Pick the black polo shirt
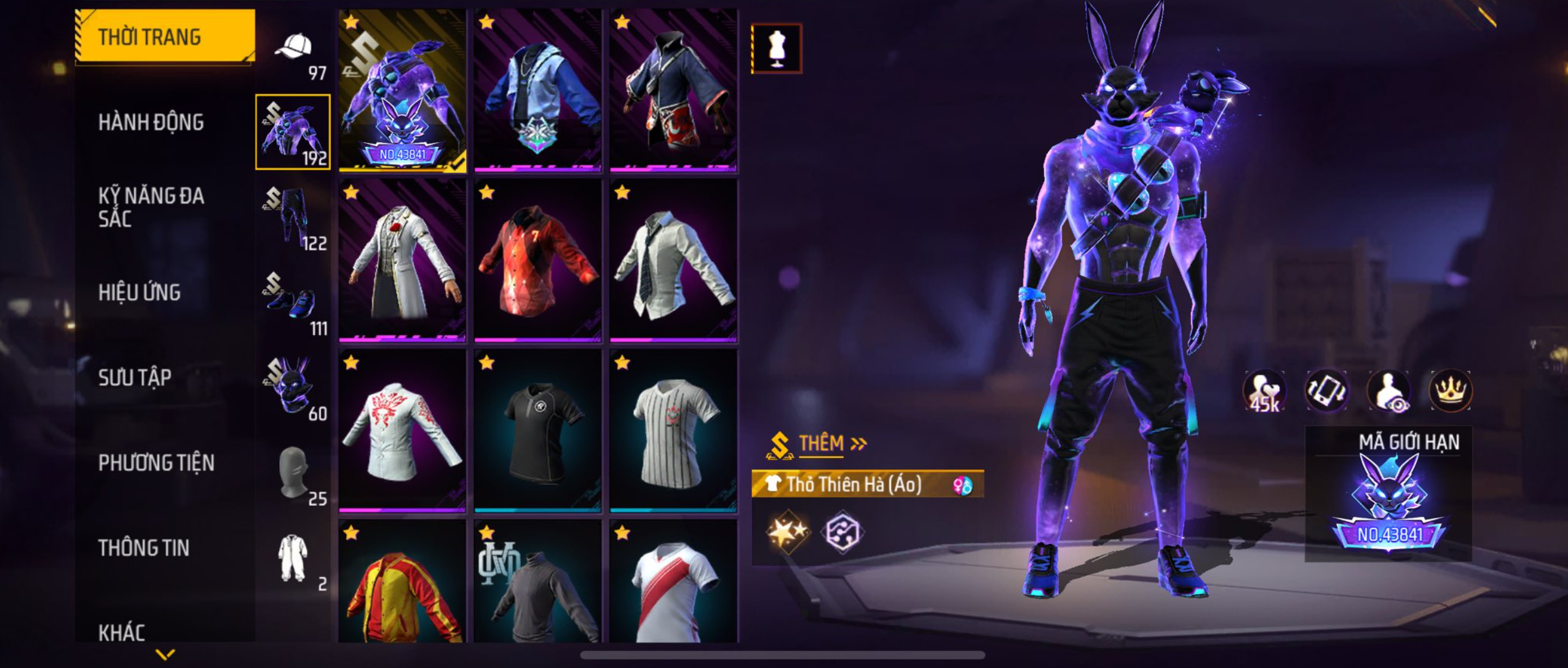This screenshot has width=1568, height=668. coord(537,431)
